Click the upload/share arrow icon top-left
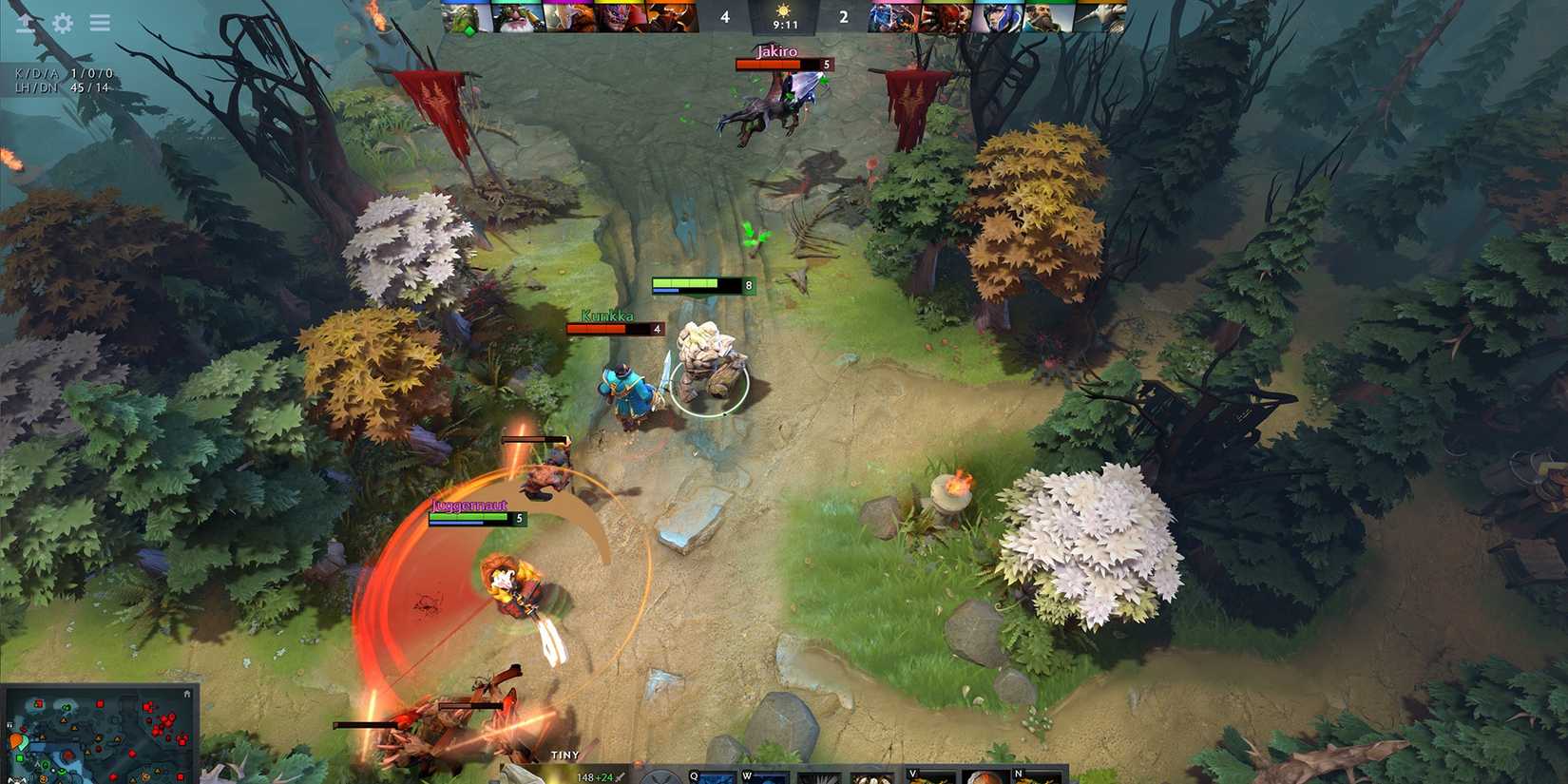Viewport: 1568px width, 784px height. coord(26,24)
